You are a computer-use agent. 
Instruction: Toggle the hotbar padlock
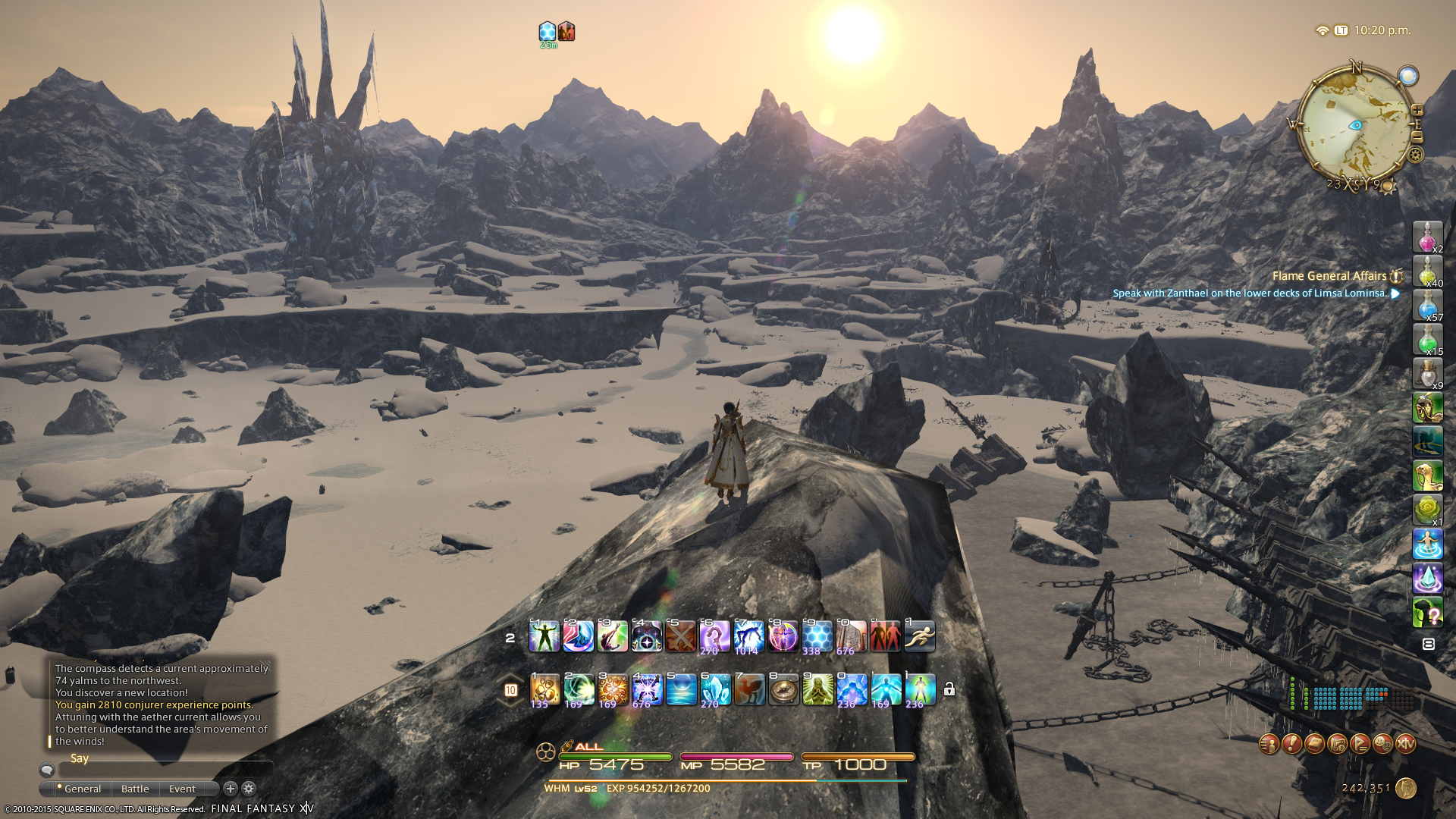949,689
